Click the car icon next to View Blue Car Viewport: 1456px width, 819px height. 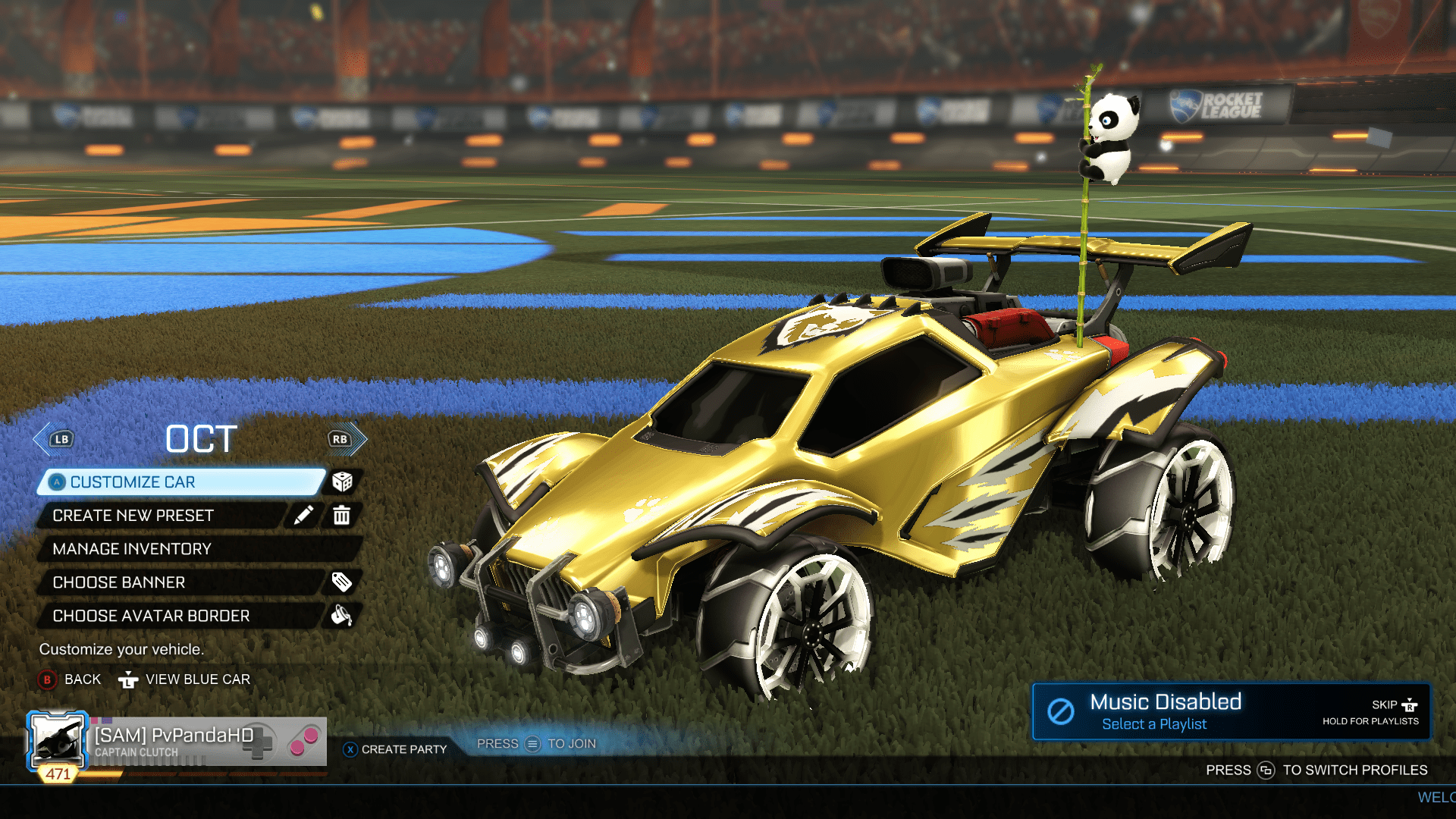(130, 679)
